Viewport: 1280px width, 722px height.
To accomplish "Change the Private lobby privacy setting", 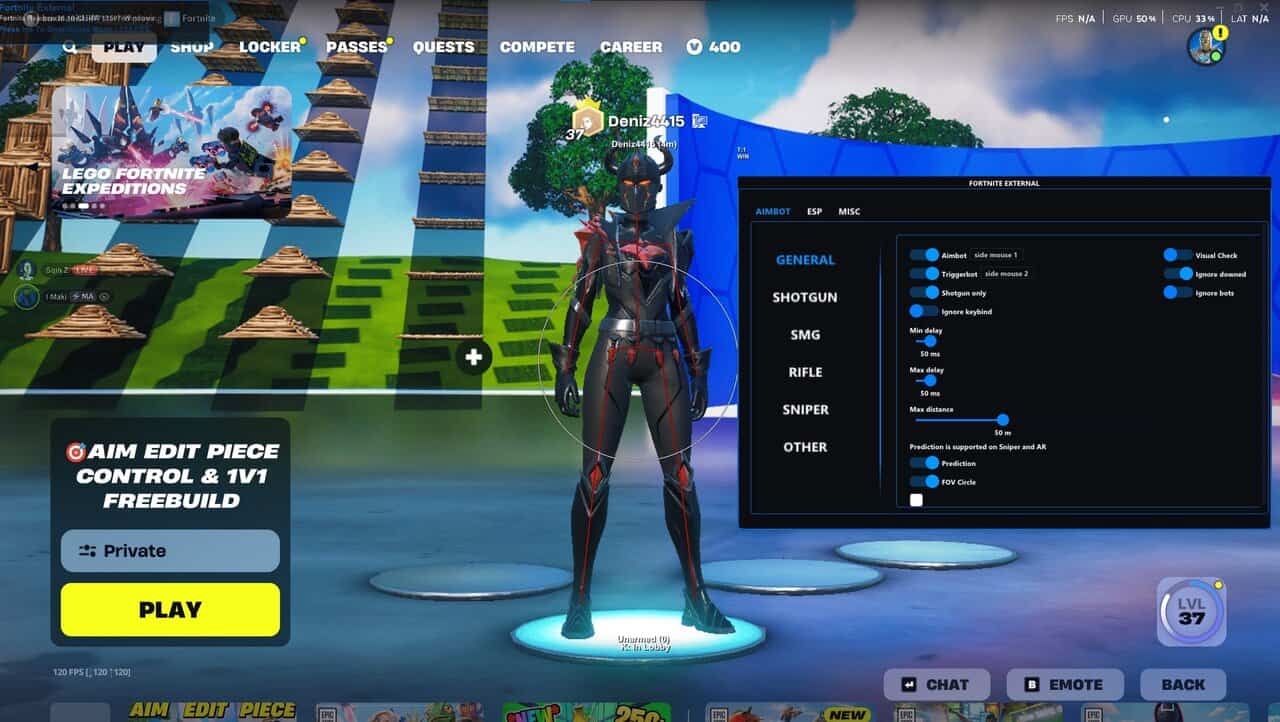I will tap(170, 551).
